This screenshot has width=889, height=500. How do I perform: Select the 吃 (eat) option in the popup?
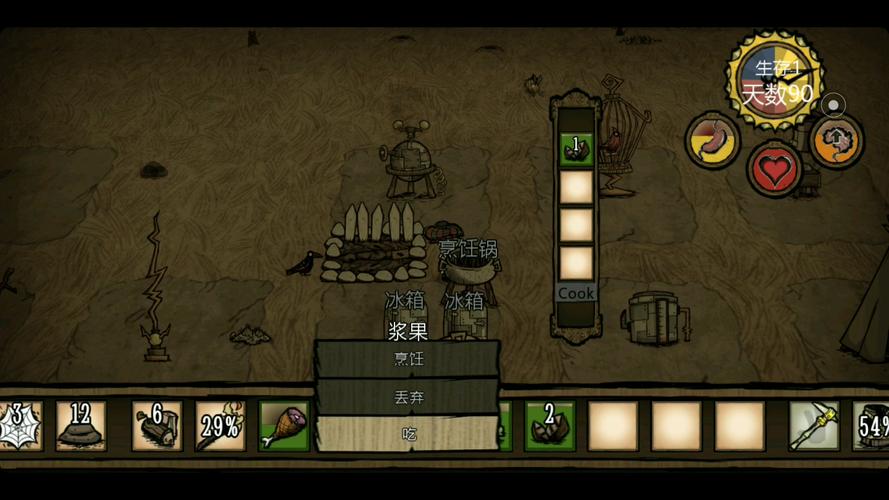tap(407, 434)
